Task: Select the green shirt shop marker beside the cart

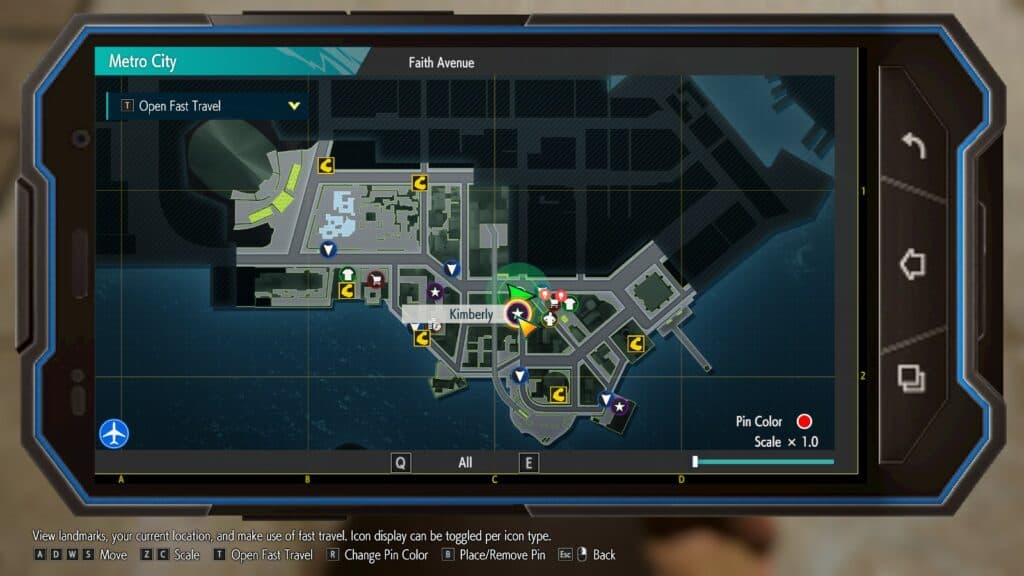Action: [347, 273]
